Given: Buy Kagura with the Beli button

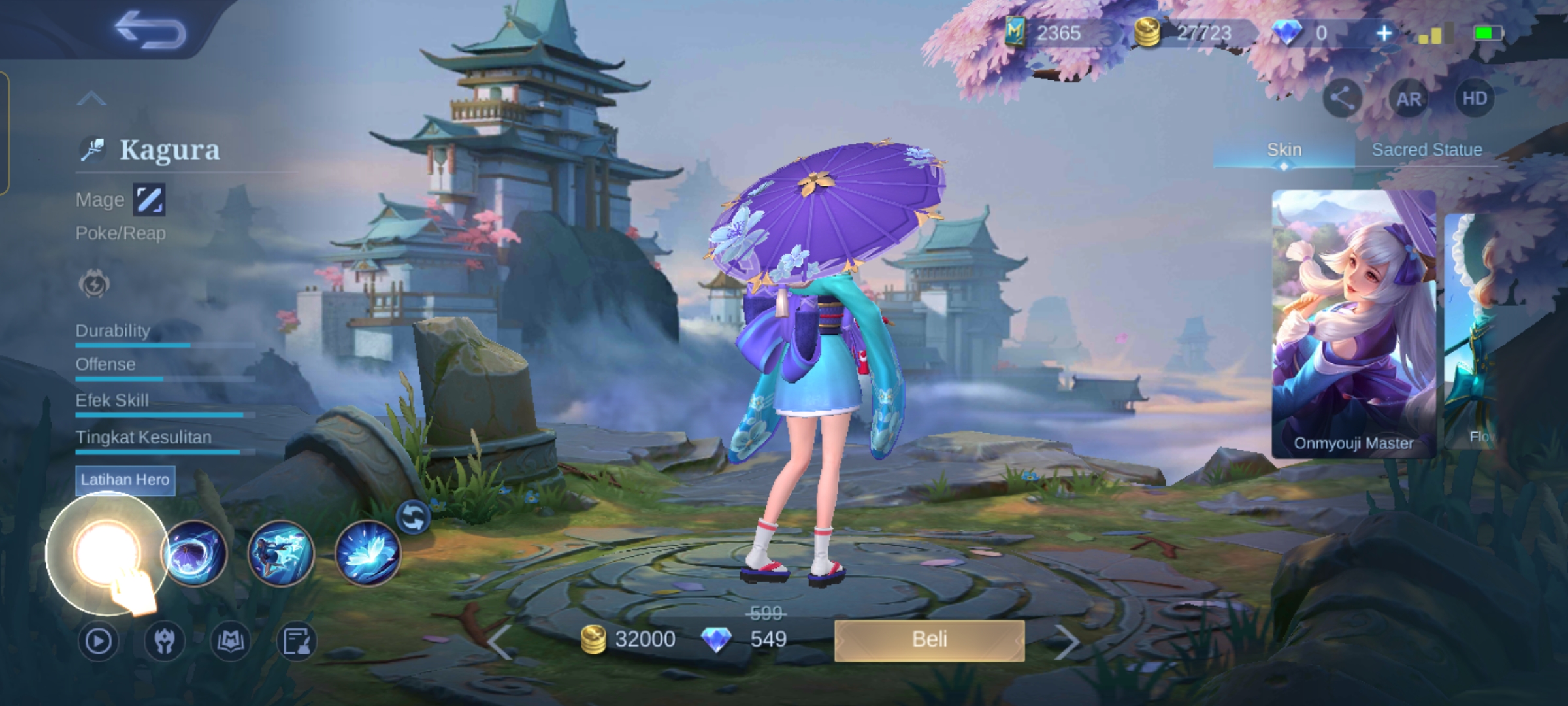Looking at the screenshot, I should coord(929,640).
